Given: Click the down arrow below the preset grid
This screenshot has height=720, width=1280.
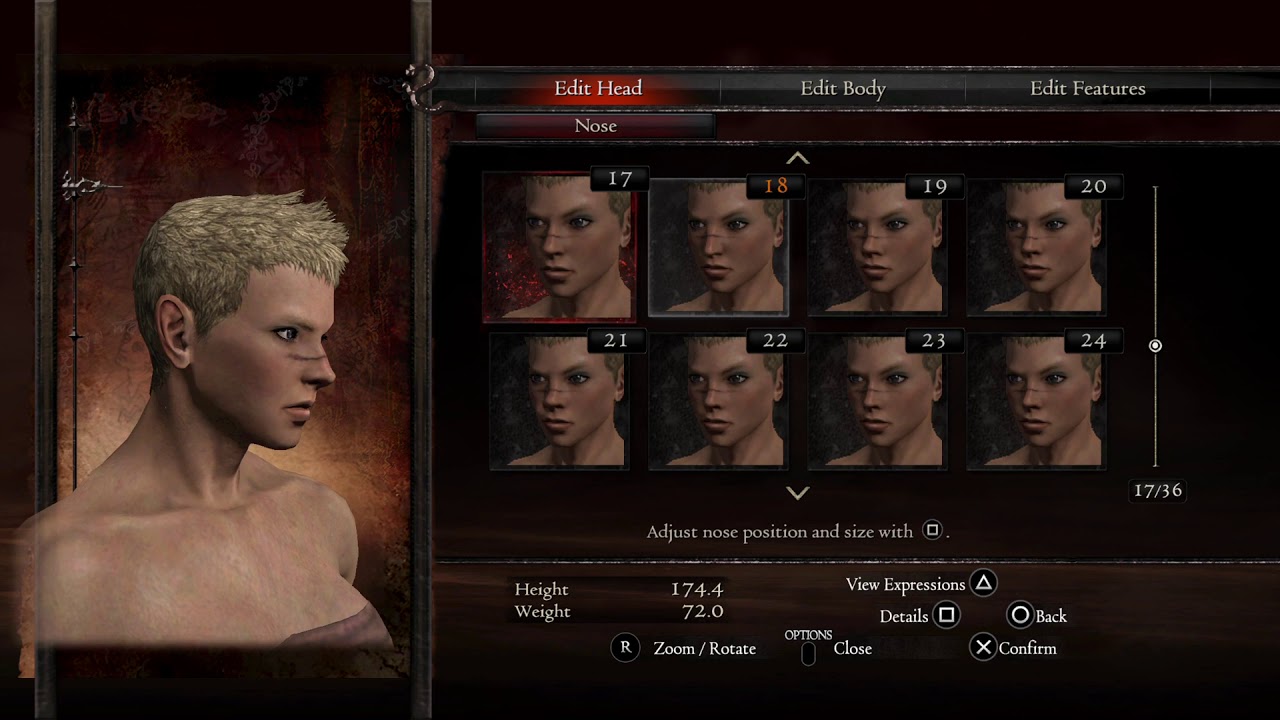Looking at the screenshot, I should point(797,492).
